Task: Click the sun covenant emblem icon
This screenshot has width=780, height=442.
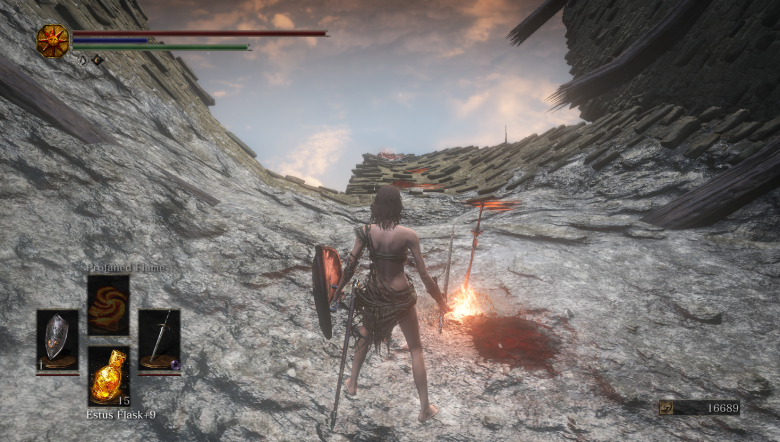Action: point(52,40)
